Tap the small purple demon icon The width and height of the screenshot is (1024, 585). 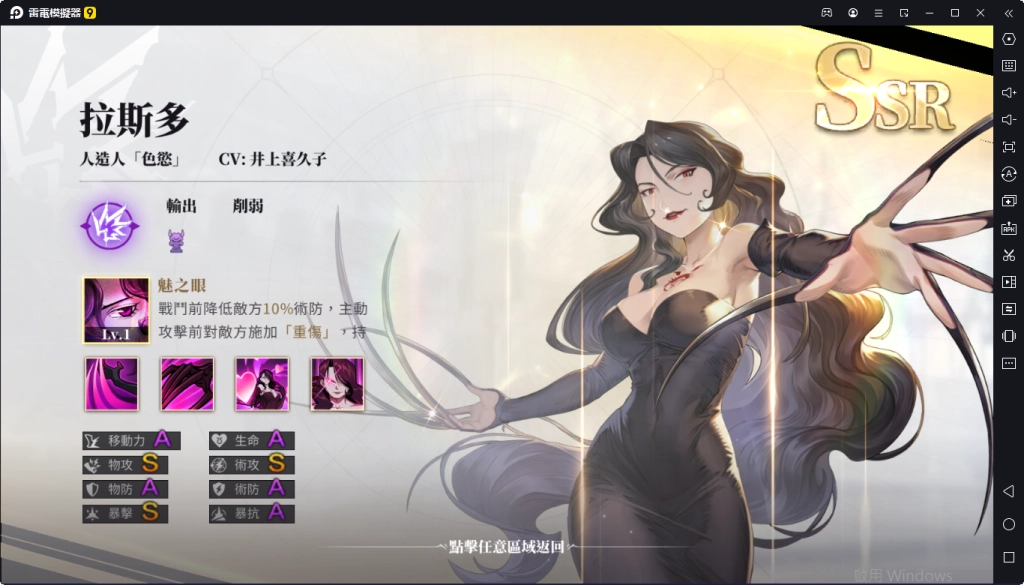177,240
